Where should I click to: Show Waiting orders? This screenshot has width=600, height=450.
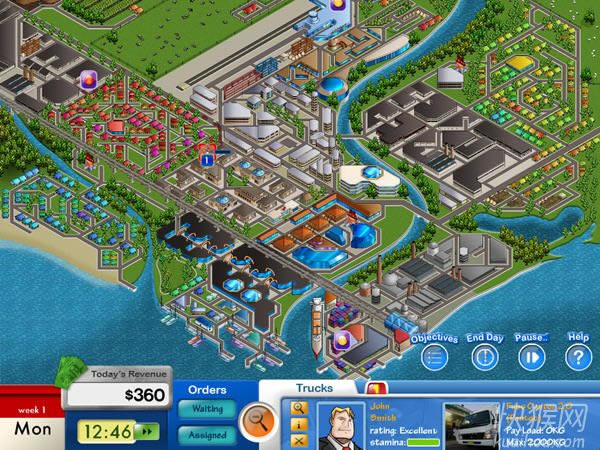207,409
